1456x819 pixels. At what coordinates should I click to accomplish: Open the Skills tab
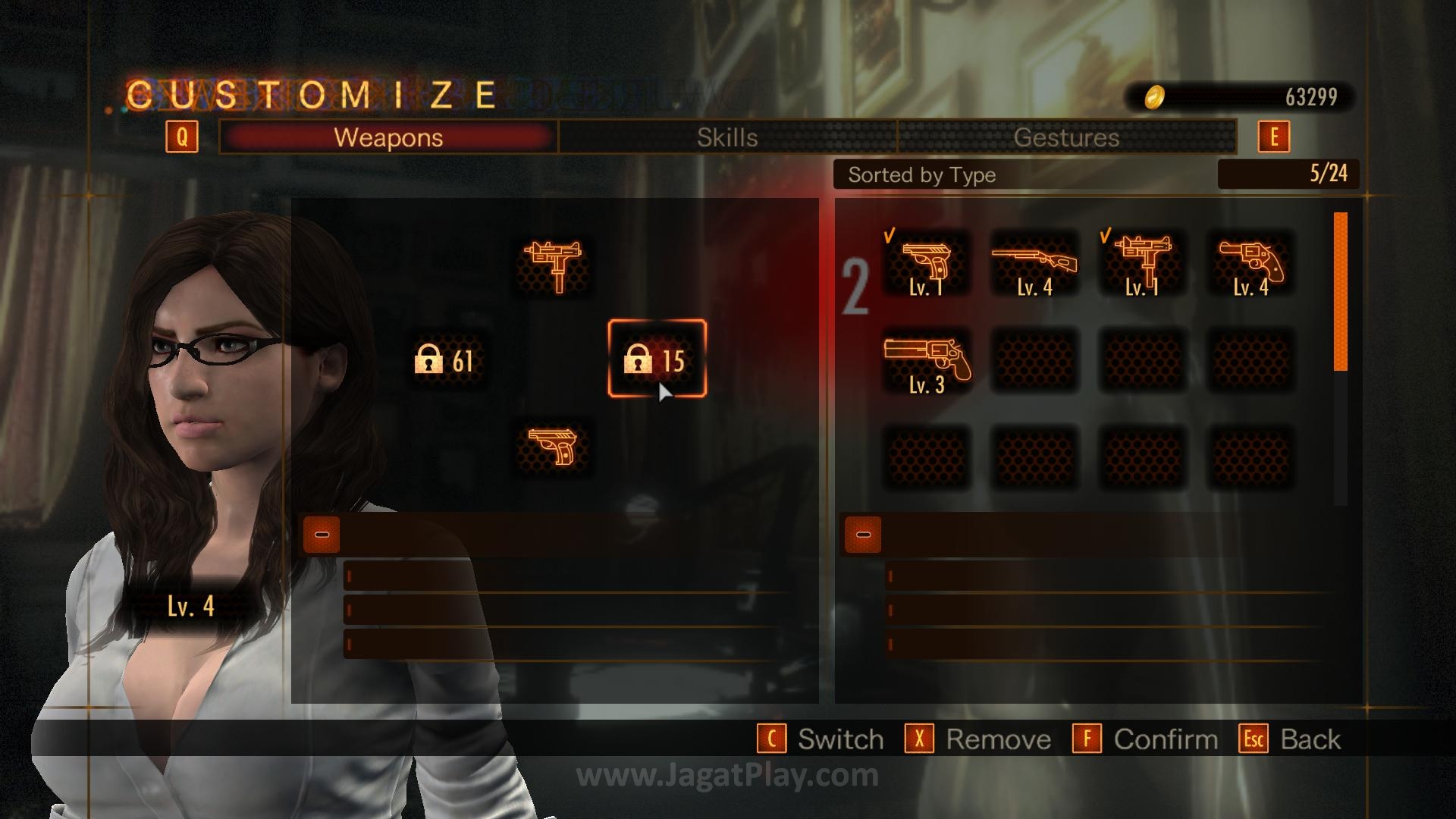727,137
